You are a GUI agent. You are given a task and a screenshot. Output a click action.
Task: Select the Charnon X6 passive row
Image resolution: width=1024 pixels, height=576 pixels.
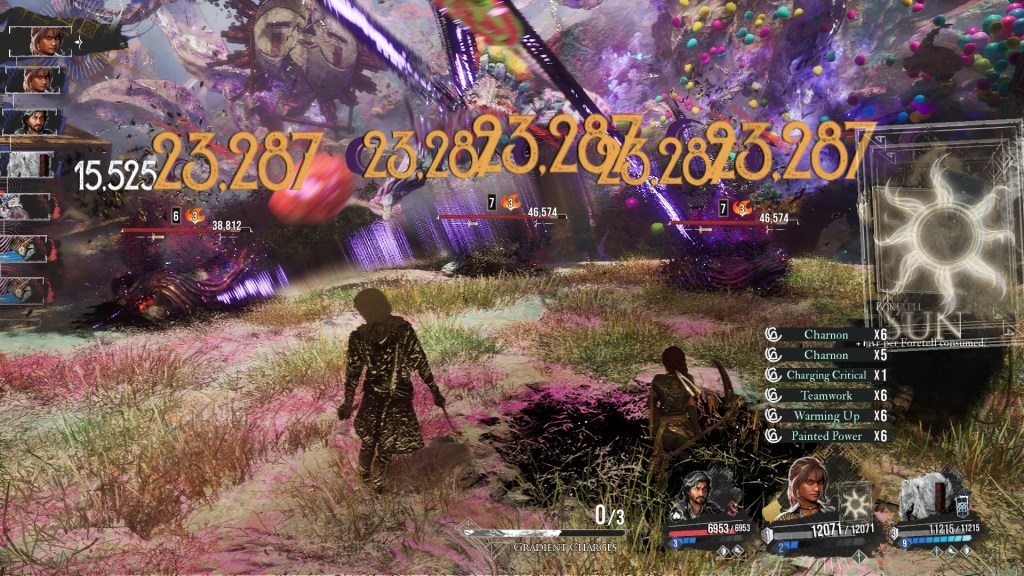tap(827, 334)
